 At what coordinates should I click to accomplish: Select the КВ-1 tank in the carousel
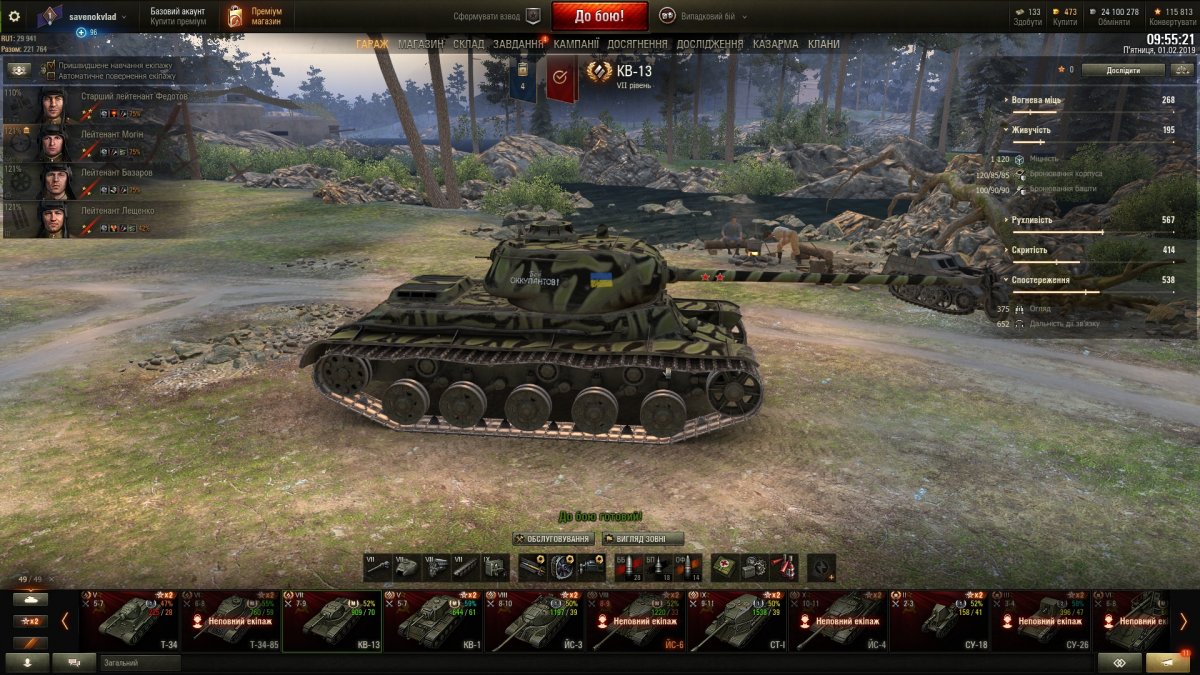tap(432, 621)
